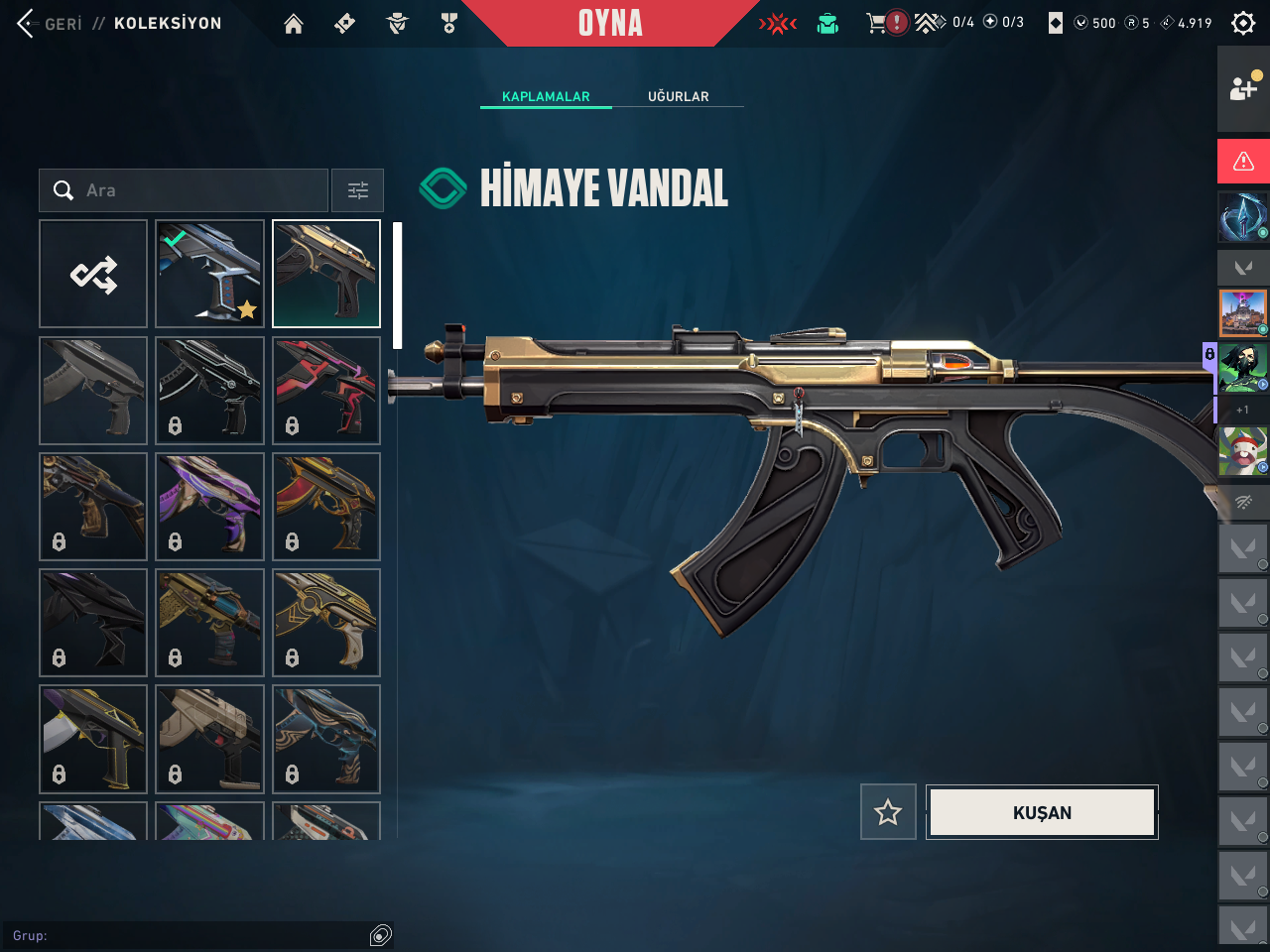
Task: Open the home screen icon
Action: tap(294, 24)
